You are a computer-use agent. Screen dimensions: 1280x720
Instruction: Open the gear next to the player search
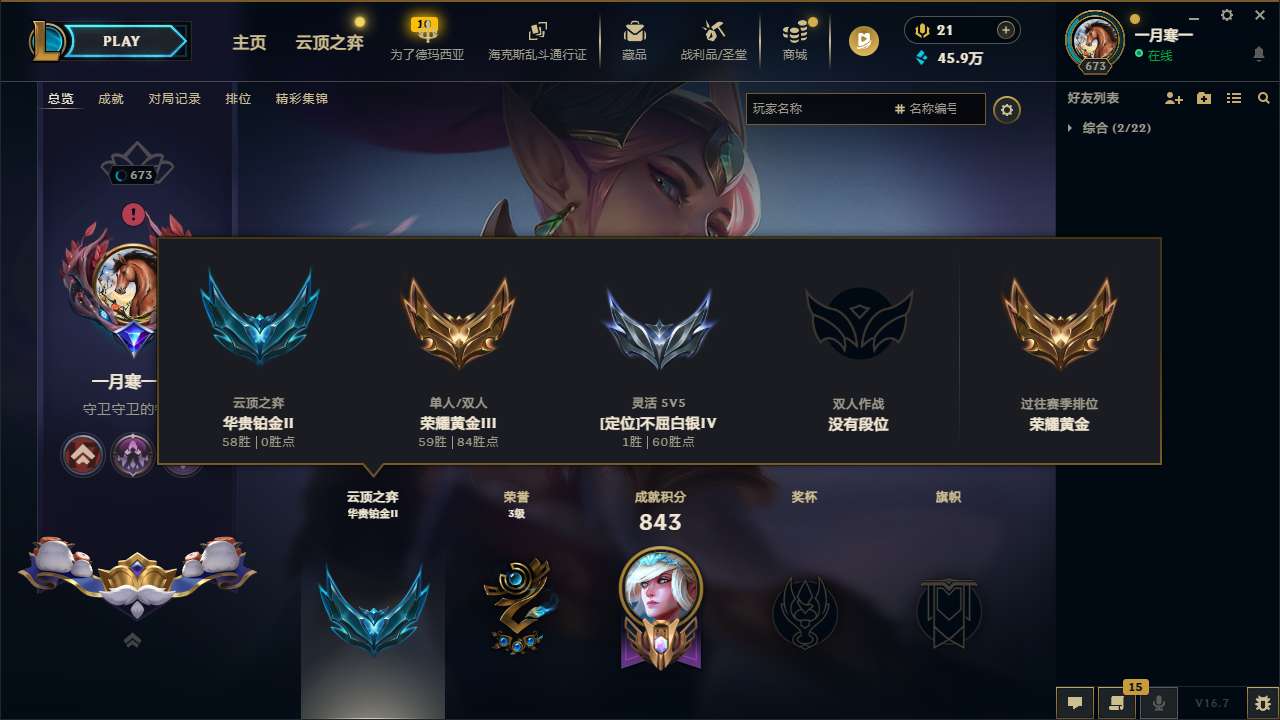(1007, 110)
